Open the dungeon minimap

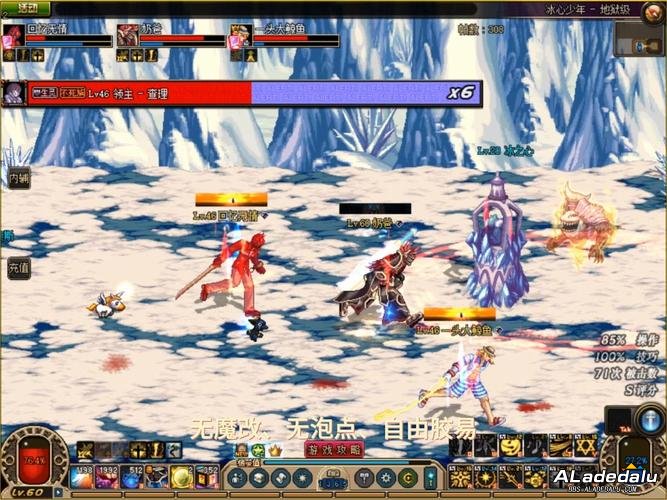(x=639, y=38)
